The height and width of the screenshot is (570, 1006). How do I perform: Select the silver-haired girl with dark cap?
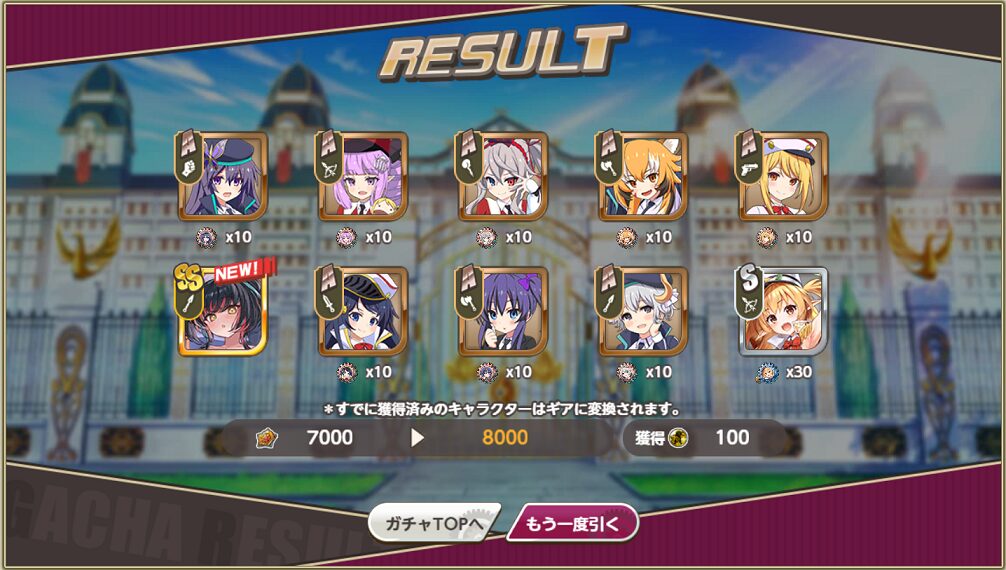[643, 311]
